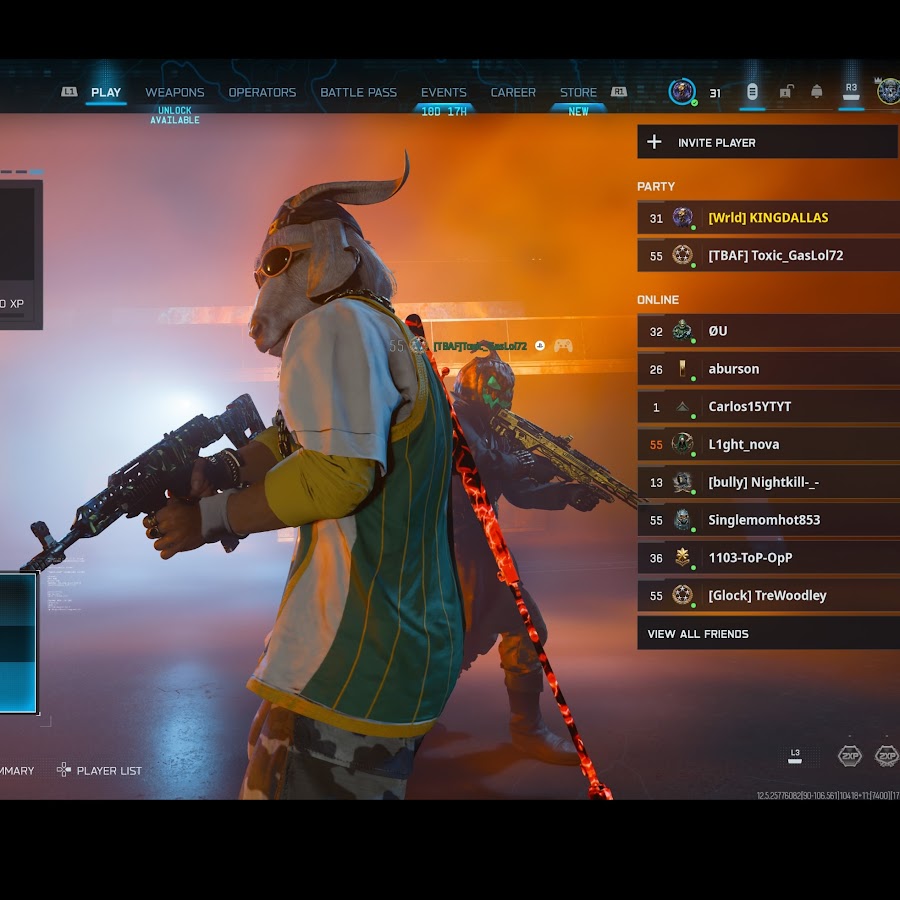Choose online friend aburson
This screenshot has width=900, height=900.
(767, 369)
